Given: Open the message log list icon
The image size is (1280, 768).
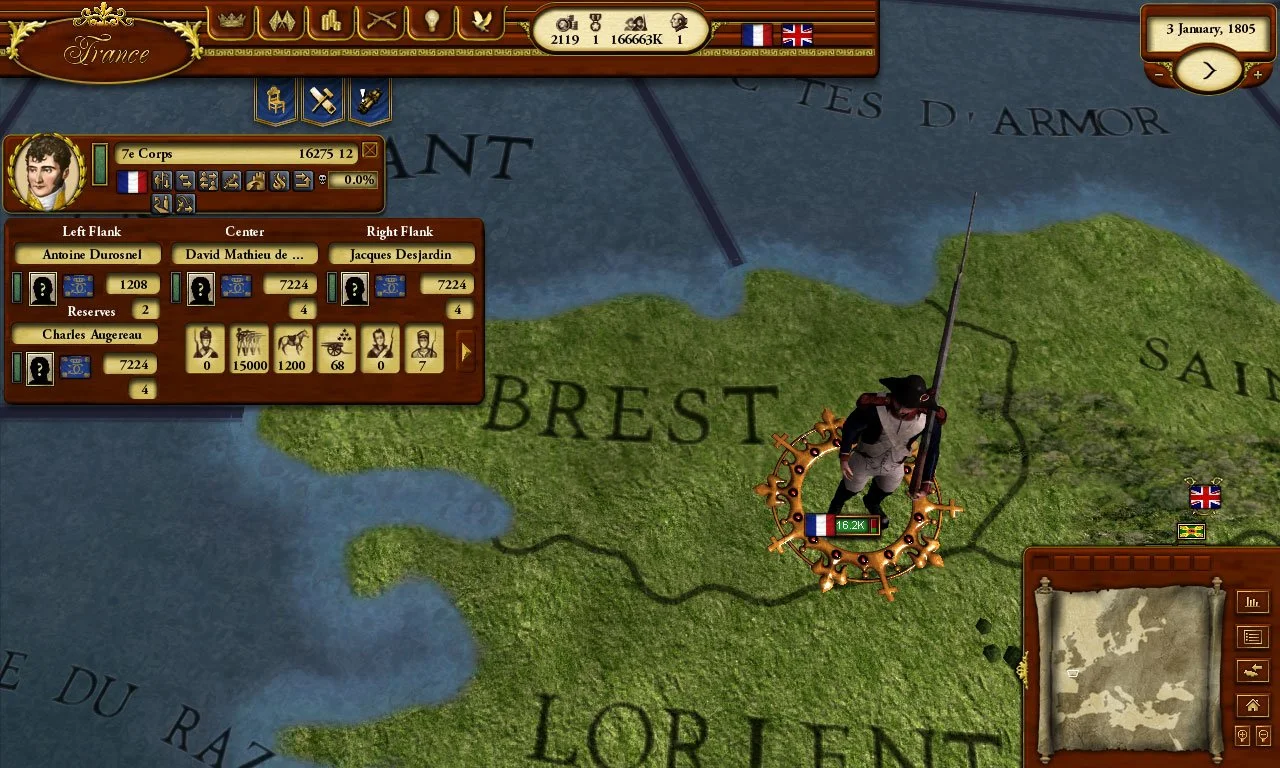Looking at the screenshot, I should click(1253, 636).
